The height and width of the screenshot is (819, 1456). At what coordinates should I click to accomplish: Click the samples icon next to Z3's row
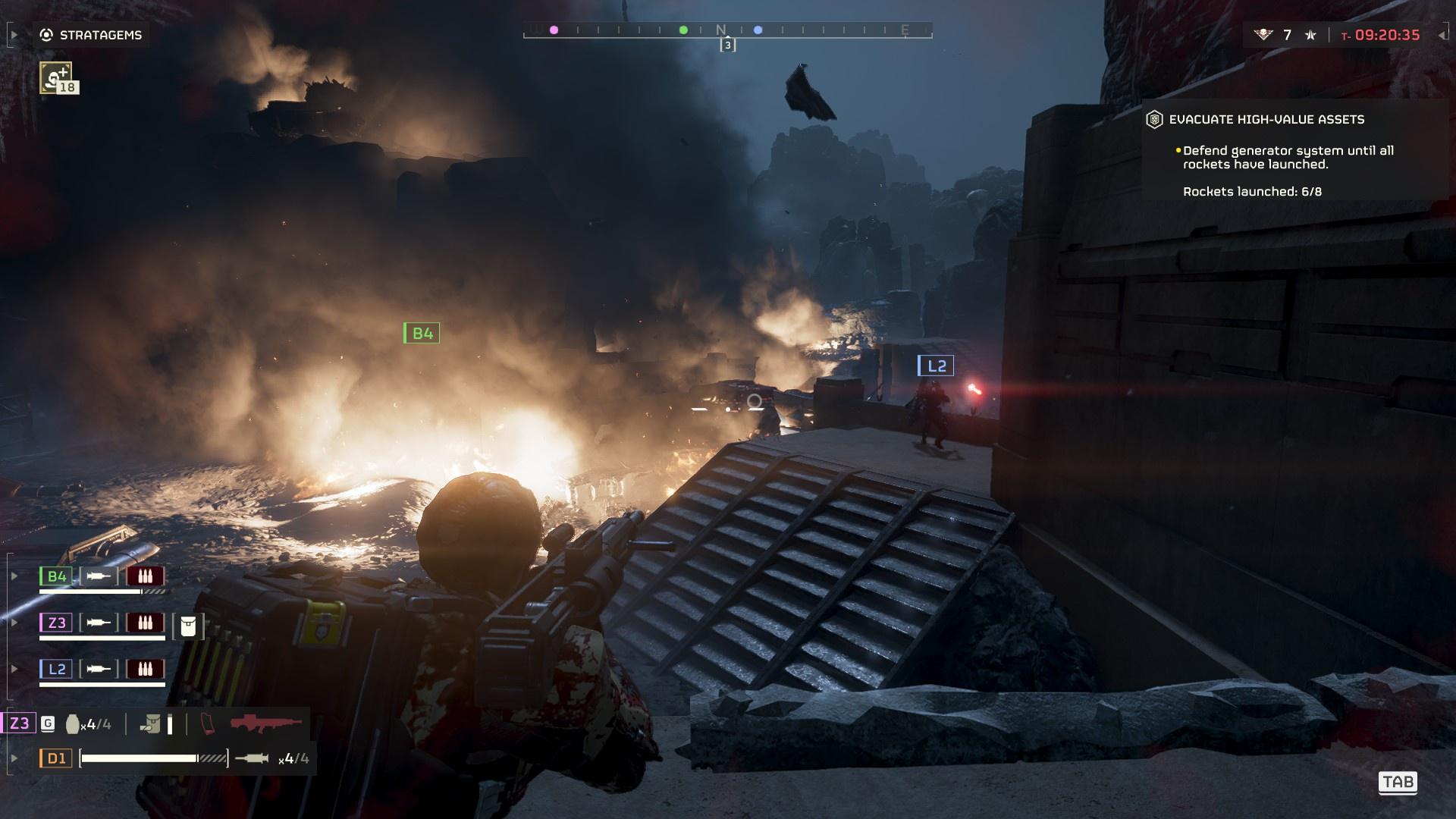pos(188,626)
